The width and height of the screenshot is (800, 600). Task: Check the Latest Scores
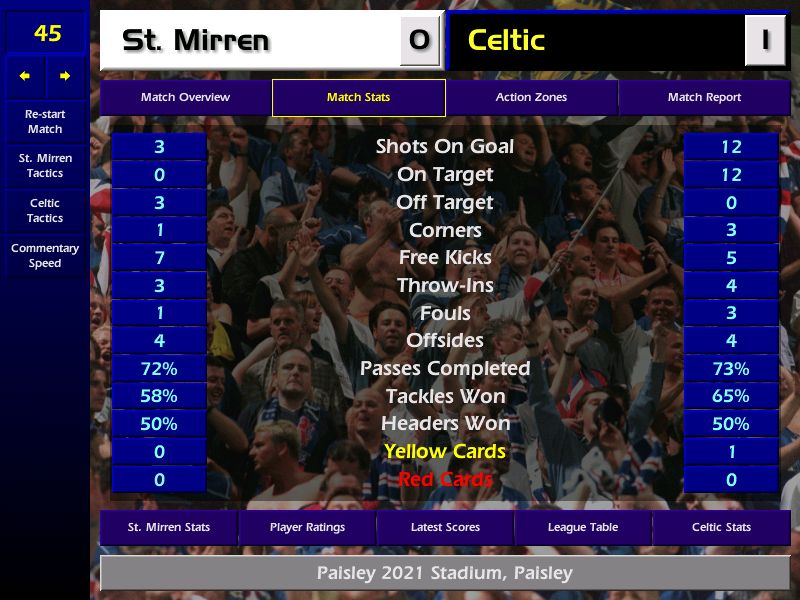point(445,527)
